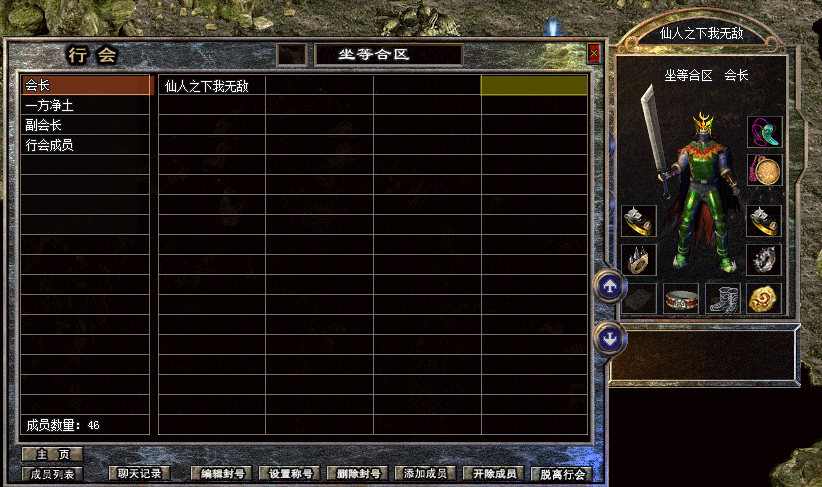Click the 删除封号 button
The width and height of the screenshot is (822, 487).
pyautogui.click(x=358, y=474)
